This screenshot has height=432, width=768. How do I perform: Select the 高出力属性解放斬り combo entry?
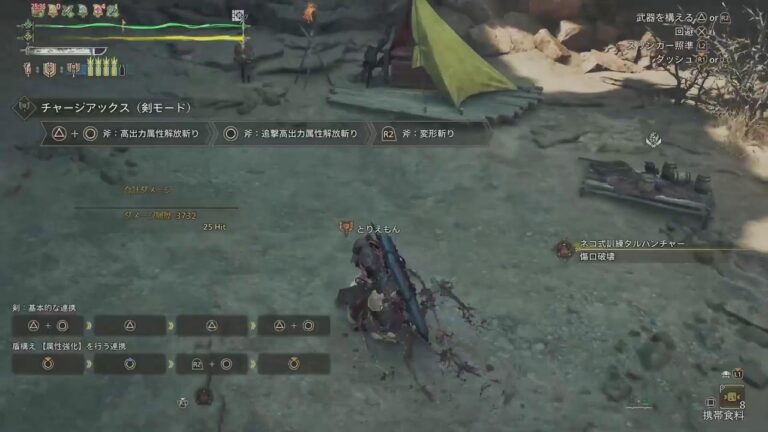click(126, 133)
